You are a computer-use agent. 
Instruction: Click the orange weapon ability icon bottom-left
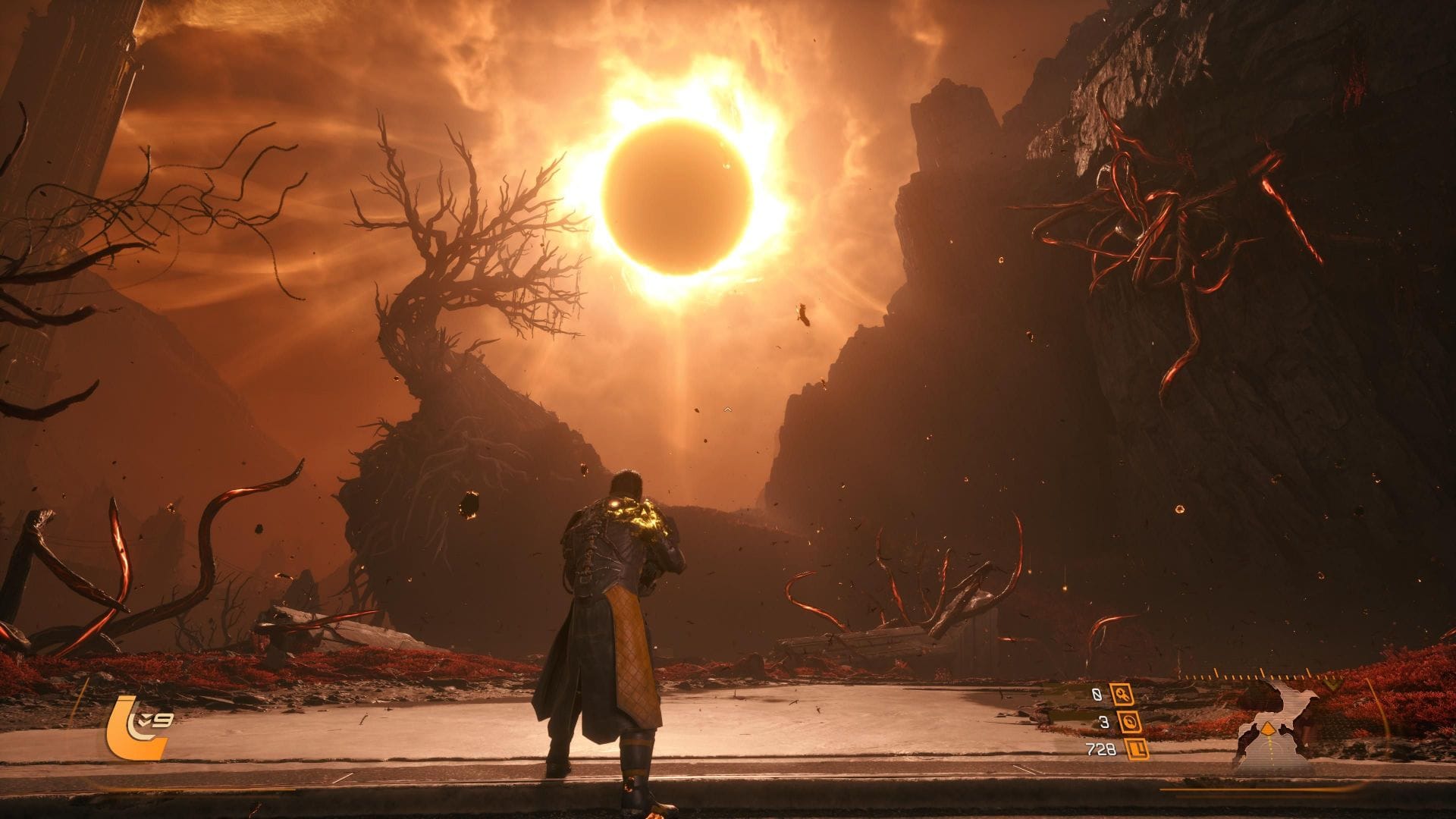(x=133, y=727)
